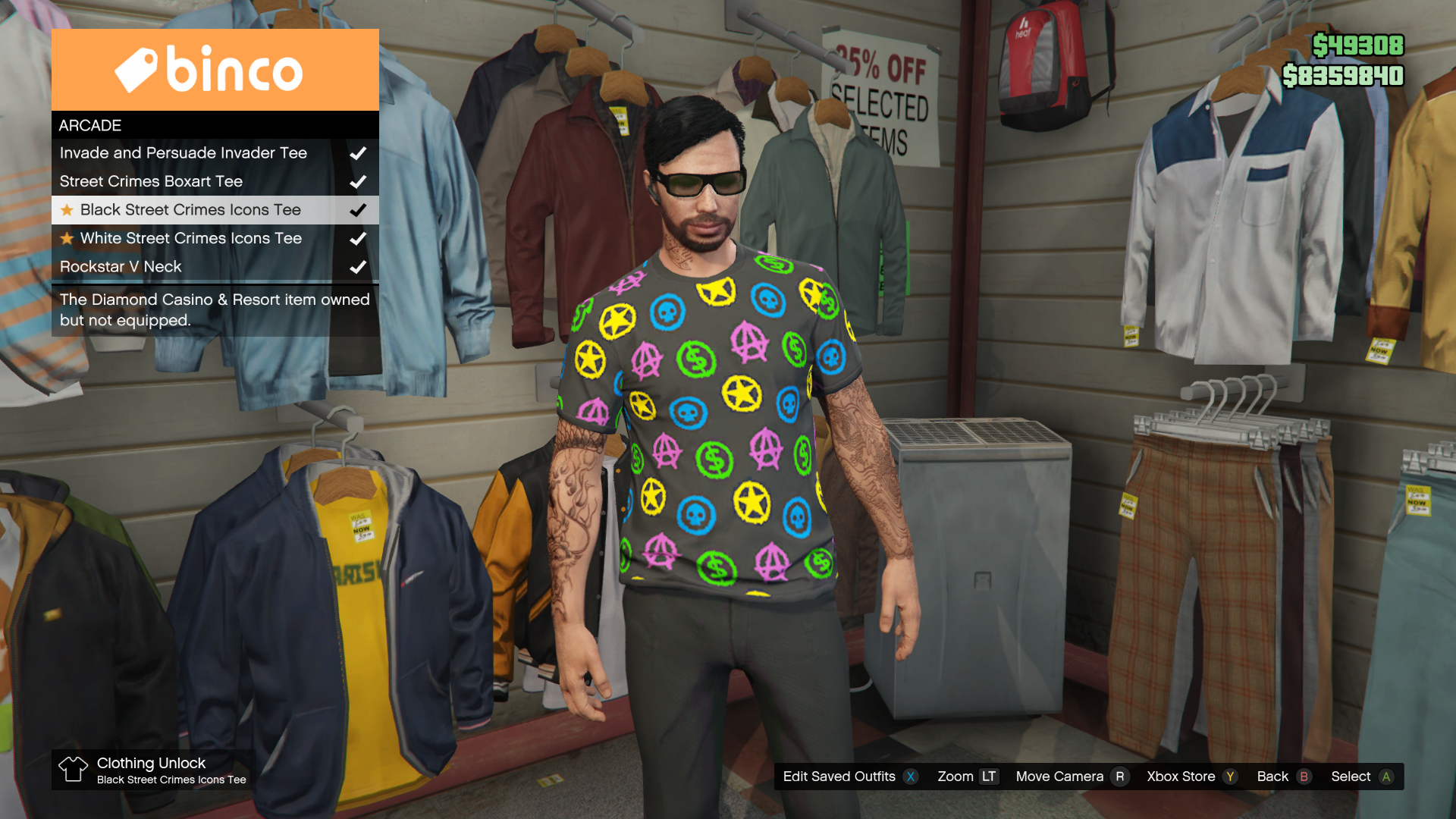
Task: Choose the Street Crimes Boxart Tee
Action: point(152,182)
